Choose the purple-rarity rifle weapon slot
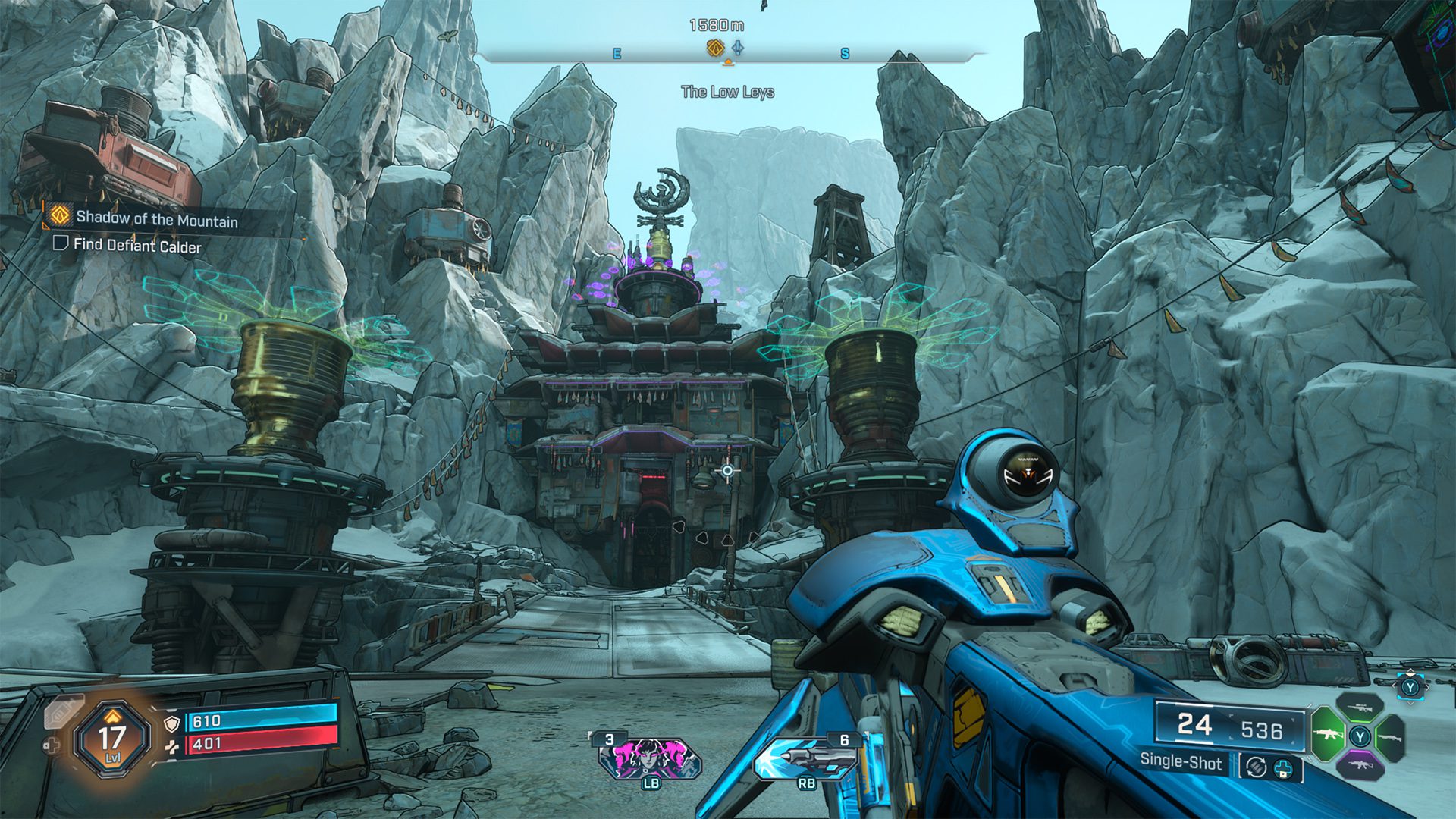The image size is (1456, 819). [1360, 764]
